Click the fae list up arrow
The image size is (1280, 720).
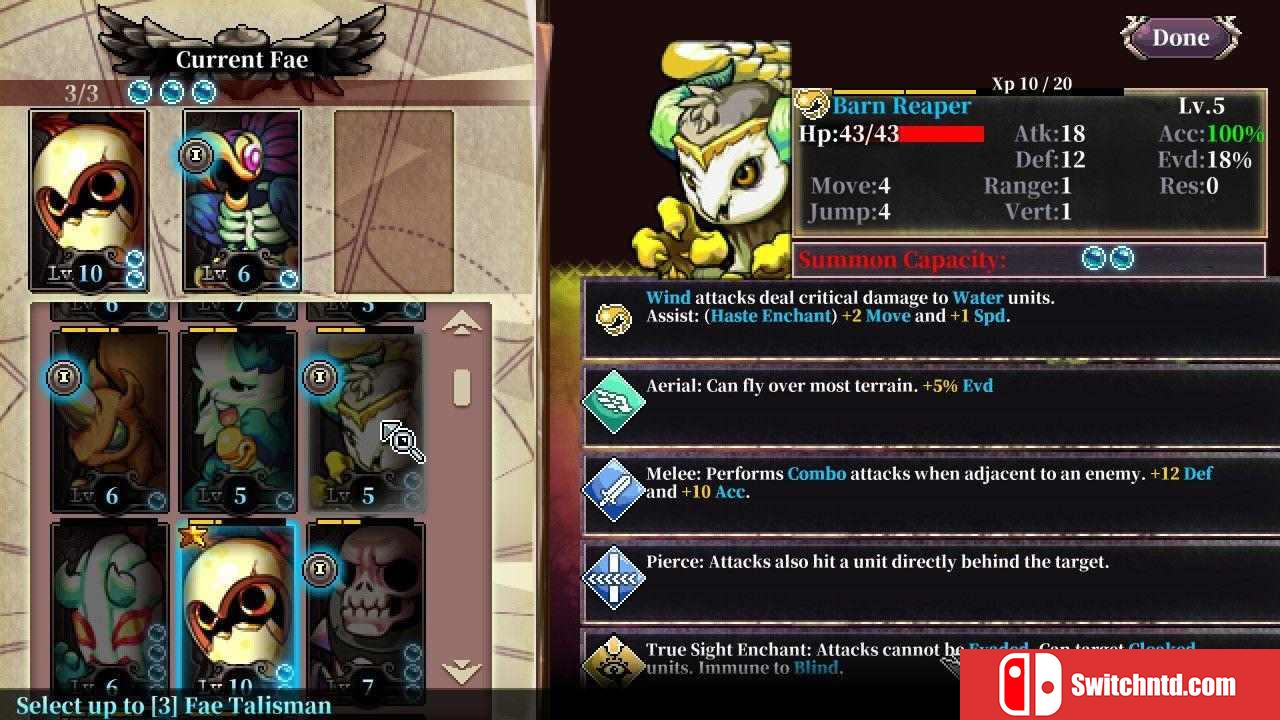pos(460,323)
